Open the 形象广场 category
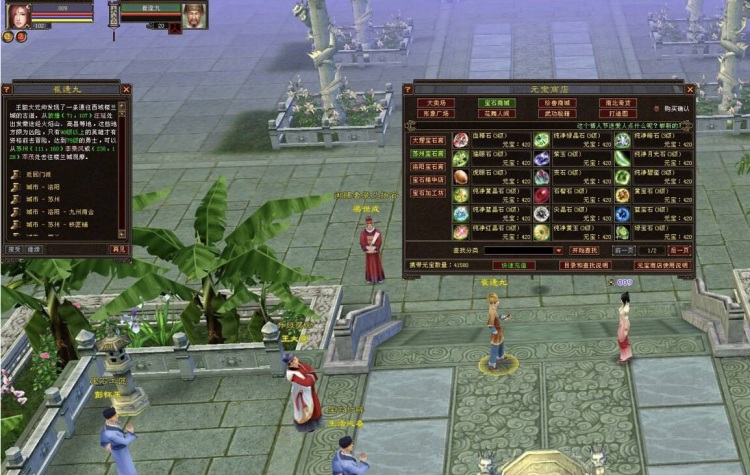The height and width of the screenshot is (475, 750). [436, 113]
